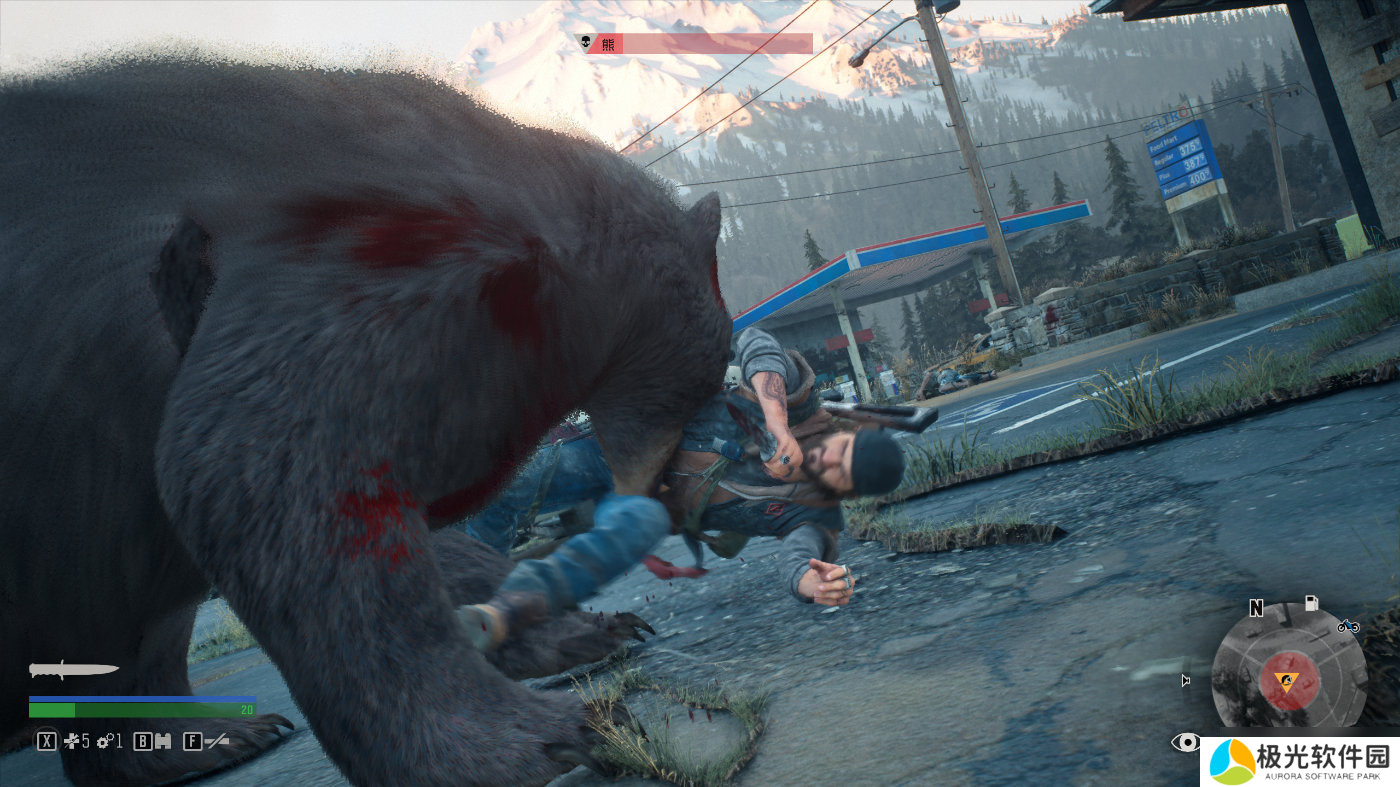Click the scrap gear resource icon
Image resolution: width=1400 pixels, height=787 pixels.
[x=104, y=741]
